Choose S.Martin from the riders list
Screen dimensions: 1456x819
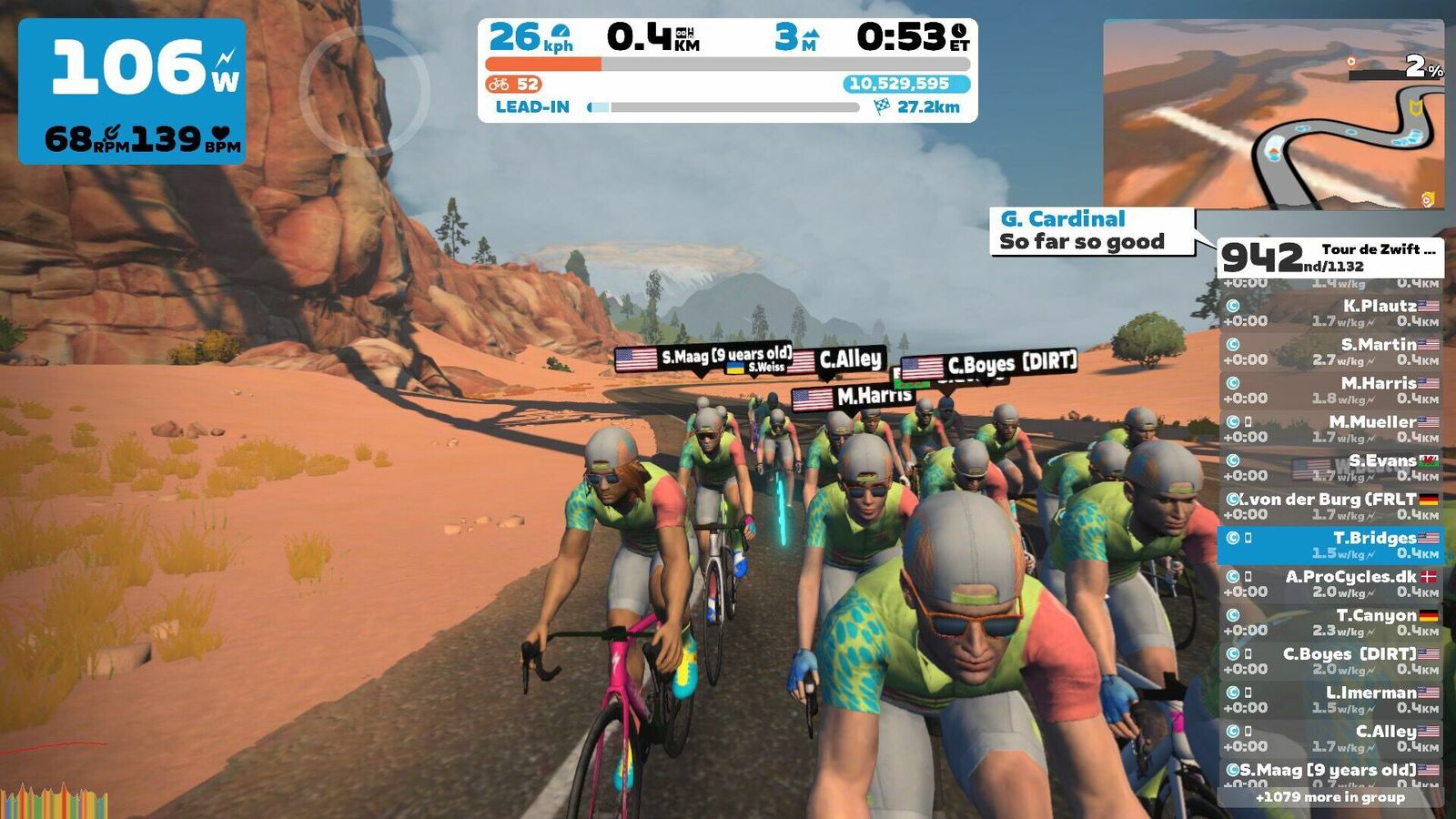point(1330,351)
